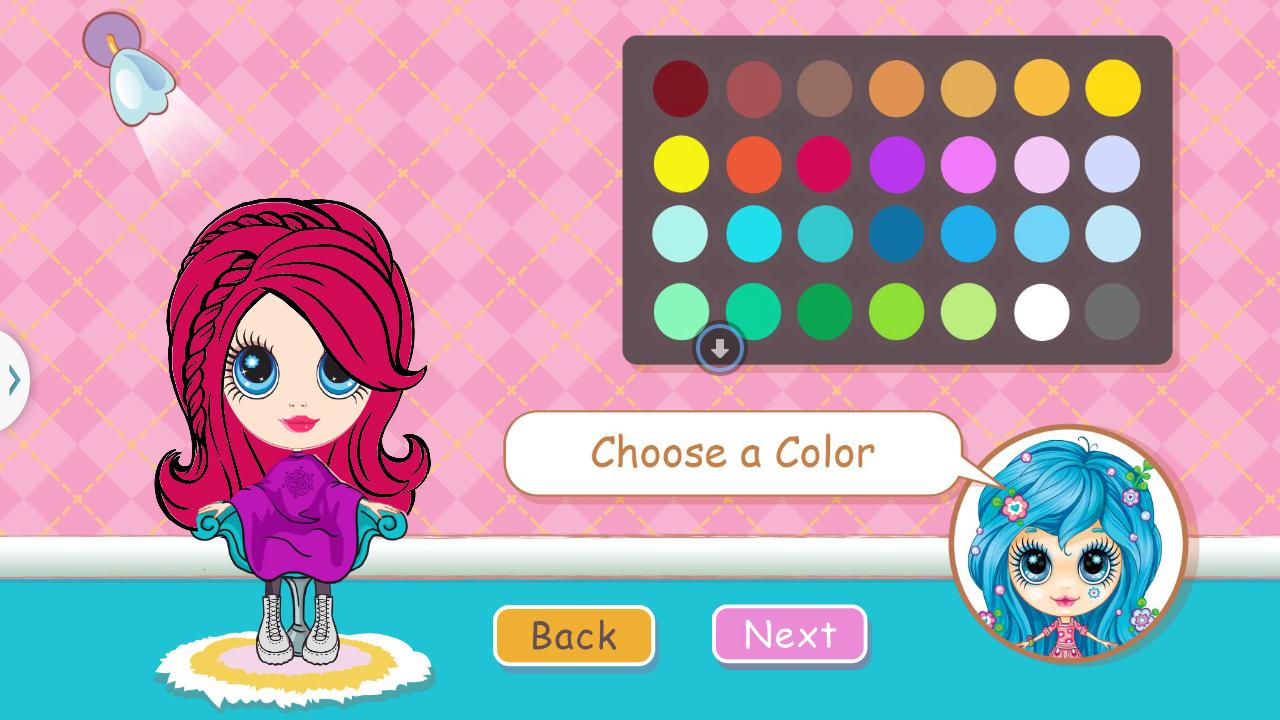Select the purple color swatch
Viewport: 1280px width, 720px height.
click(897, 163)
